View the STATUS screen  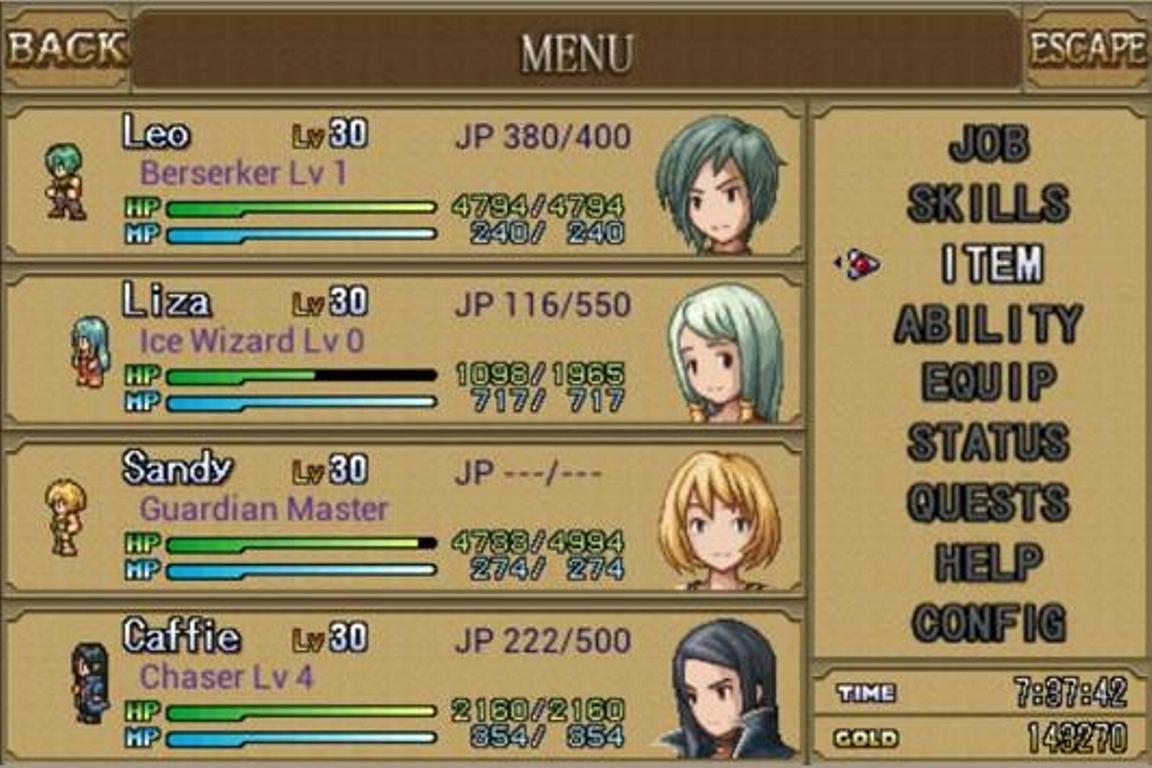pos(988,442)
